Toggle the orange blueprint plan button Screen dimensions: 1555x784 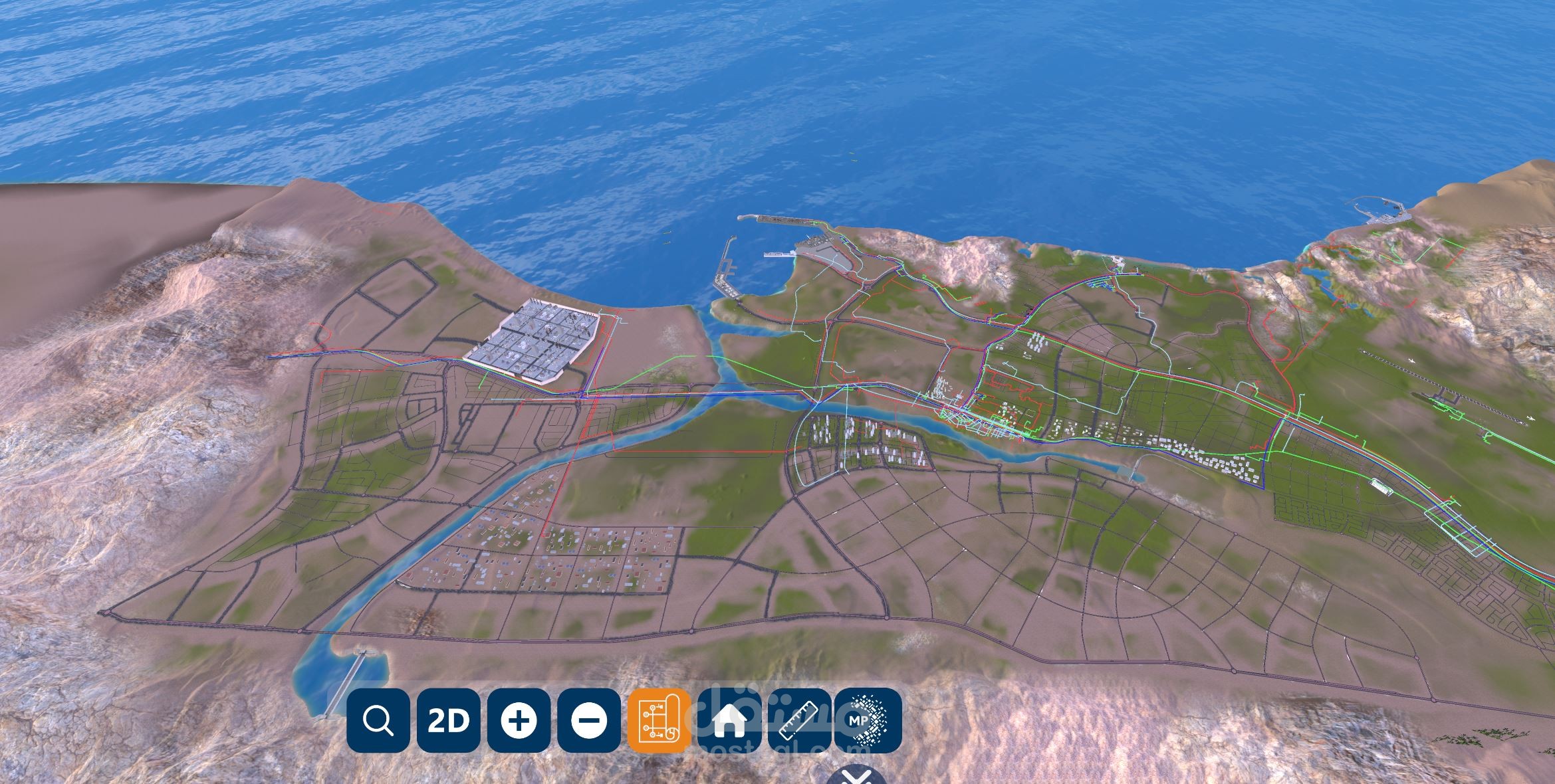pyautogui.click(x=659, y=720)
